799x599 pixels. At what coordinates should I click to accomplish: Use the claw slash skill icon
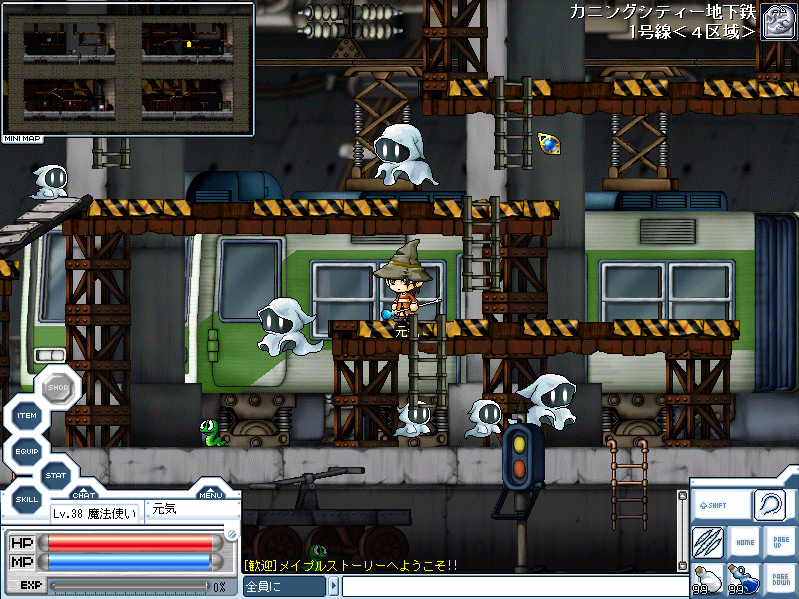(x=708, y=542)
